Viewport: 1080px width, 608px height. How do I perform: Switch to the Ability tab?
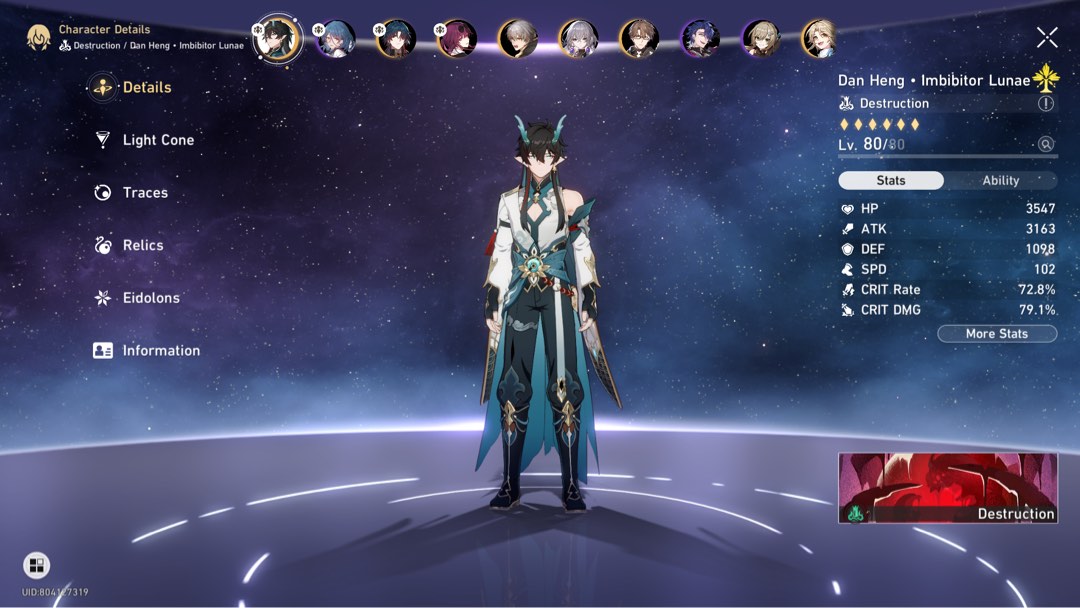pyautogui.click(x=1000, y=181)
